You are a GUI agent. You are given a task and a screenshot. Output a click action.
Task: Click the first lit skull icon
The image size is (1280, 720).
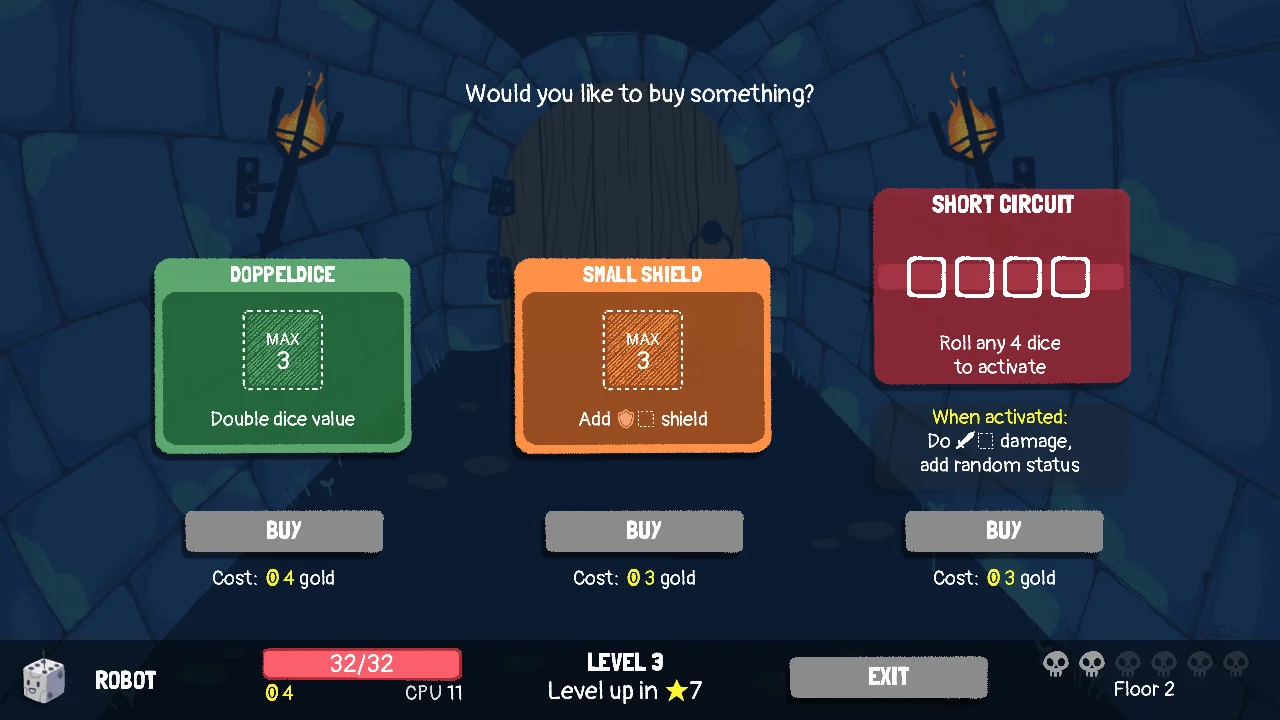pos(1056,663)
